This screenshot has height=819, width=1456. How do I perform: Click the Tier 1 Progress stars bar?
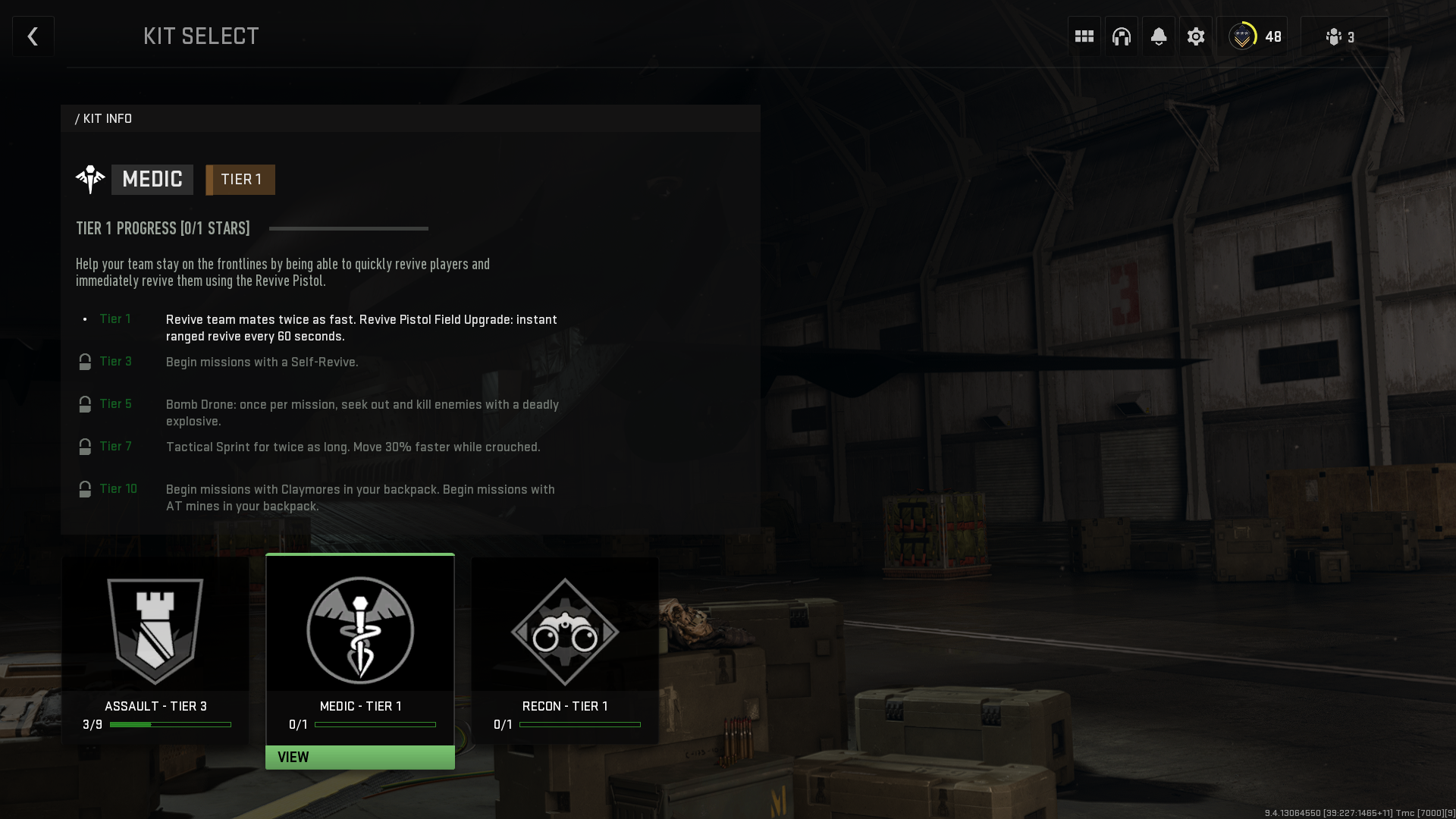347,228
